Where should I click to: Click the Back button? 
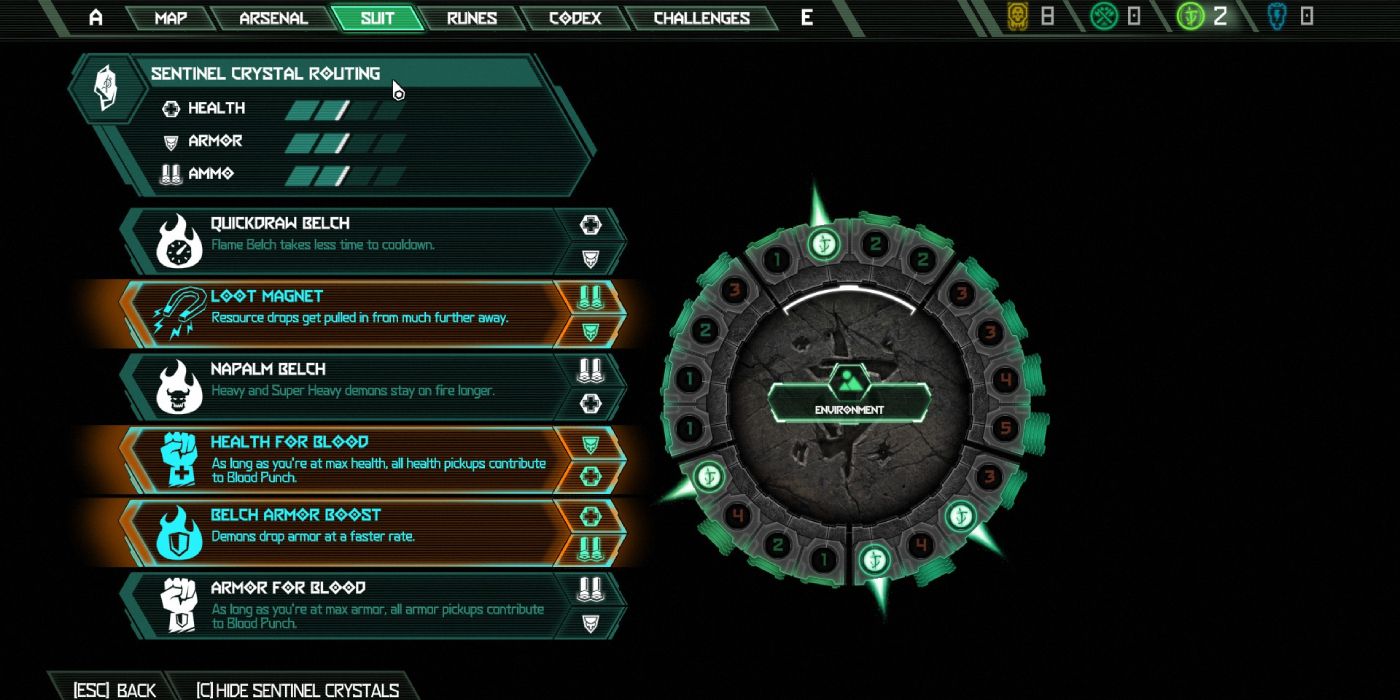tap(114, 690)
